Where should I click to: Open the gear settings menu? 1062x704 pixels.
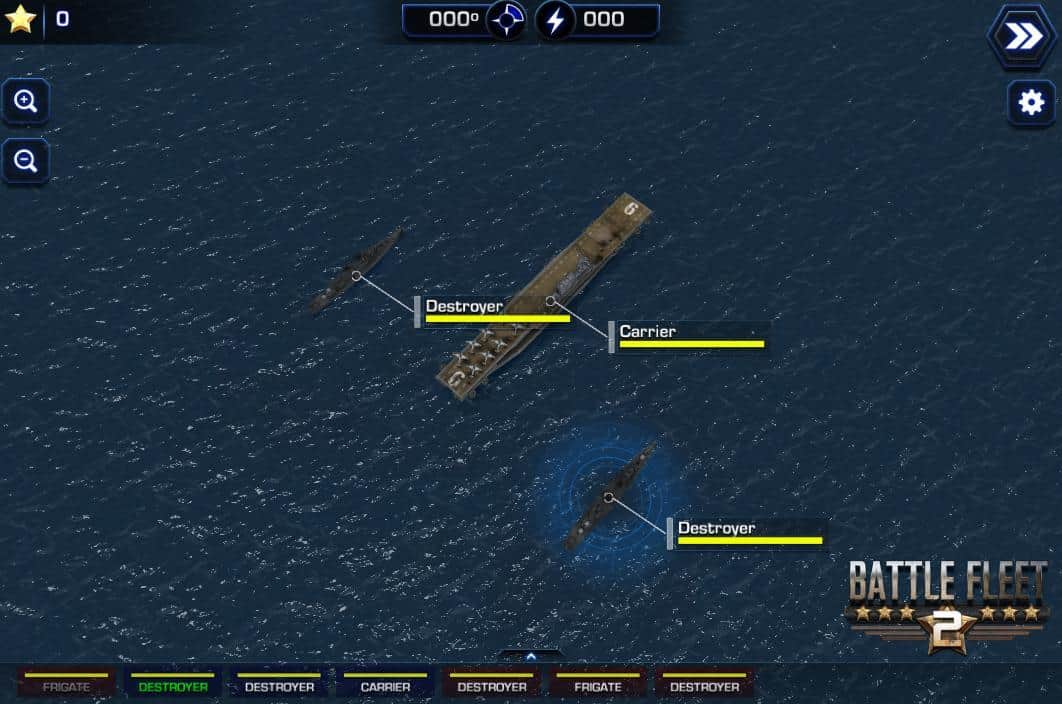[1030, 102]
